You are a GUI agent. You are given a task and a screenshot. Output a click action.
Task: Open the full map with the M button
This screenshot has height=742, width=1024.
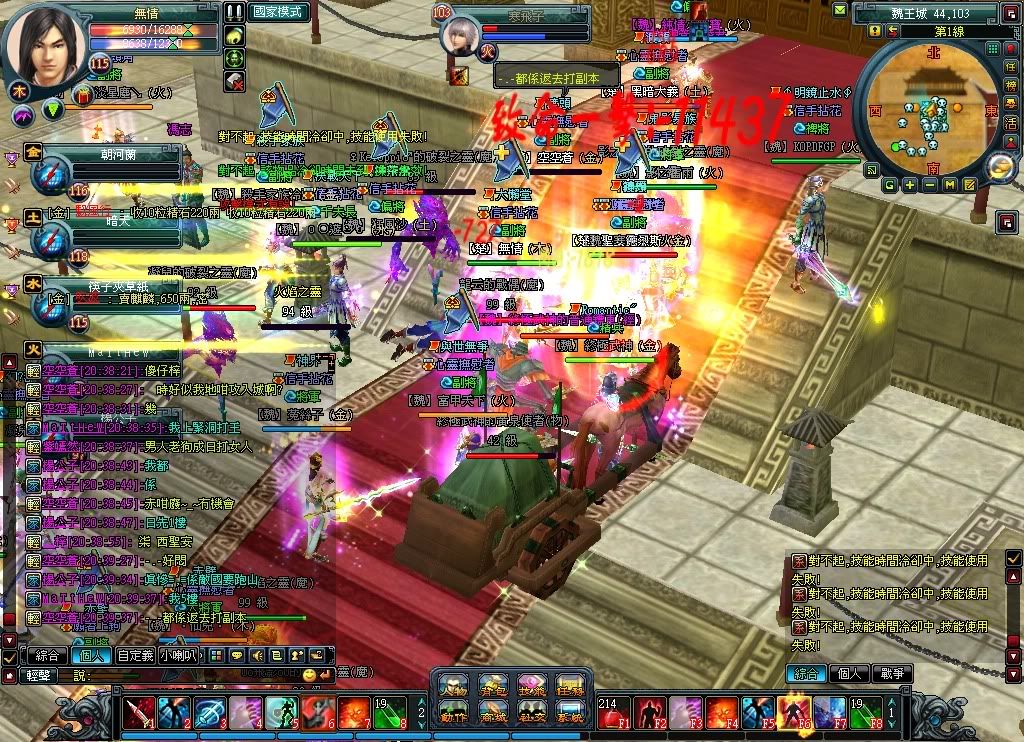[949, 185]
